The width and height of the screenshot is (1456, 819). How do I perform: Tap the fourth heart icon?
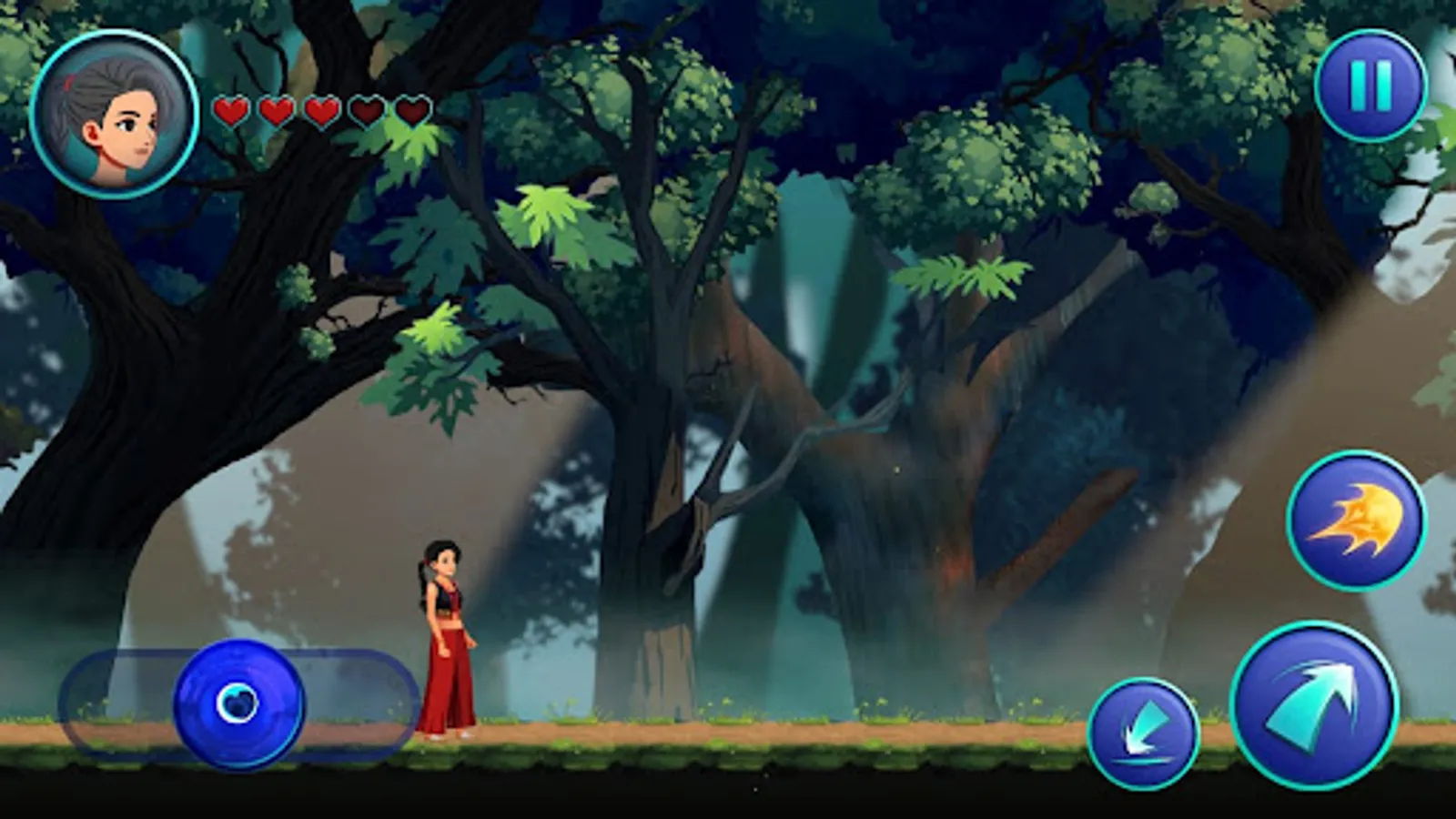tap(367, 113)
